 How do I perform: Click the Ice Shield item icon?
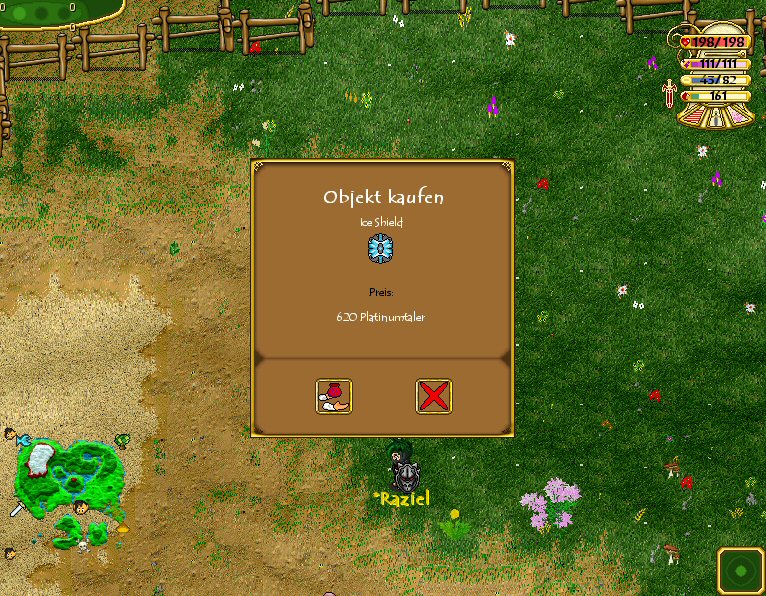pyautogui.click(x=381, y=248)
